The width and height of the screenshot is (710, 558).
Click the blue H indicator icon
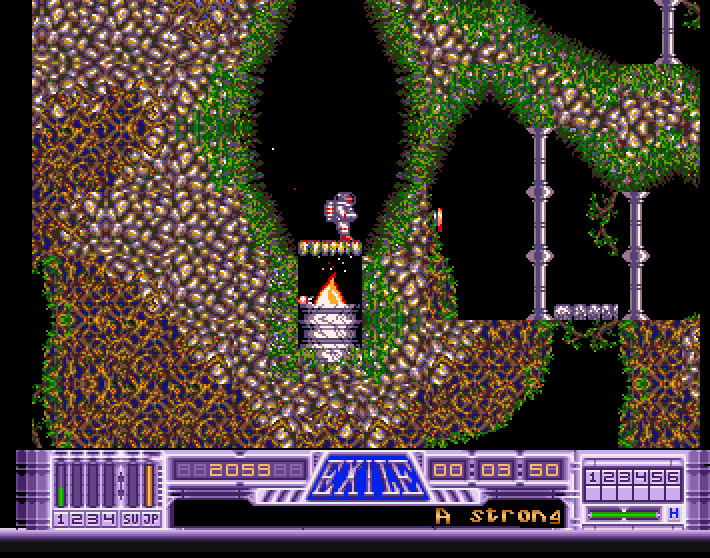click(674, 514)
